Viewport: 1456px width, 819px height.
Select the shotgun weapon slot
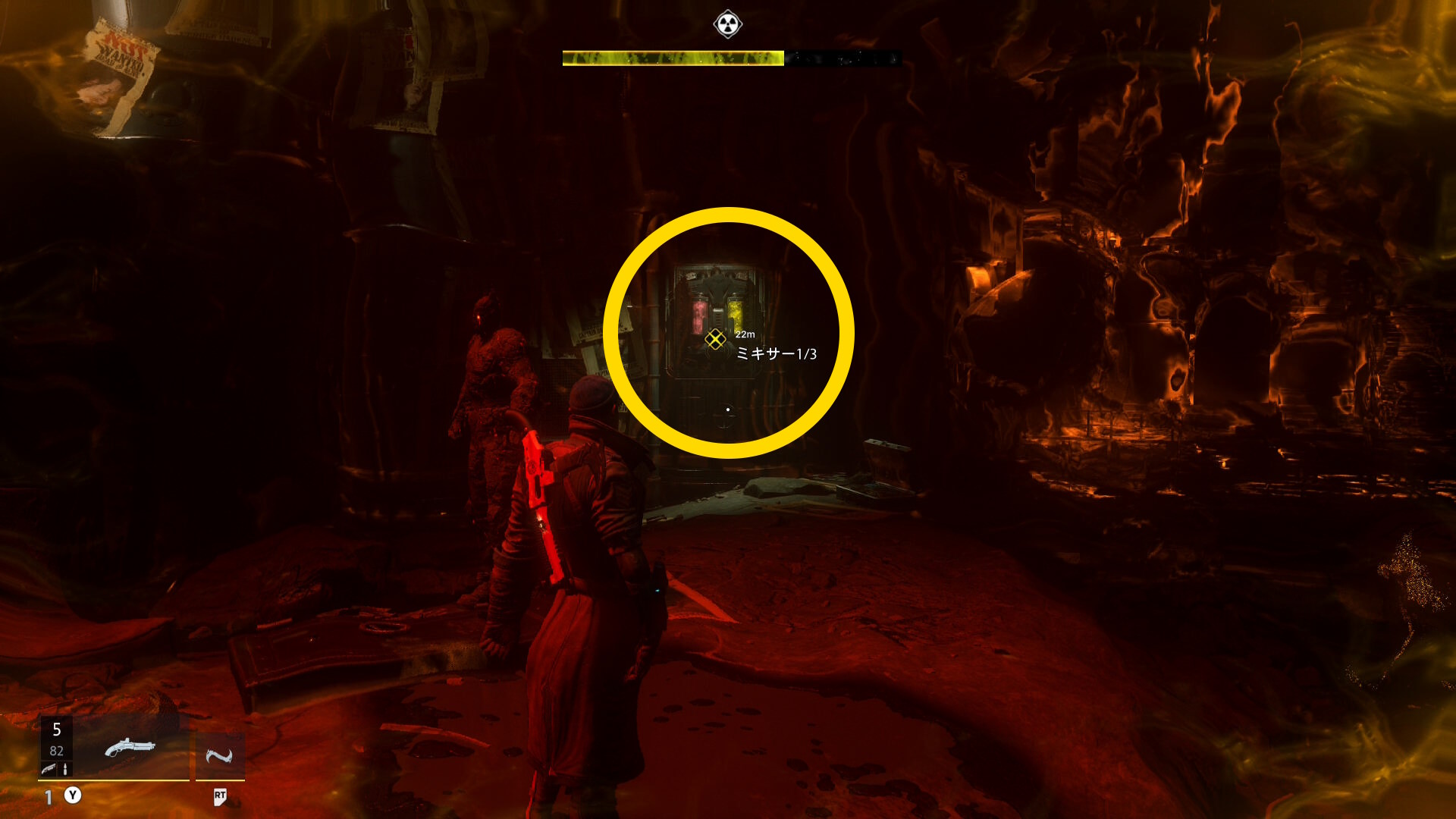[x=130, y=748]
